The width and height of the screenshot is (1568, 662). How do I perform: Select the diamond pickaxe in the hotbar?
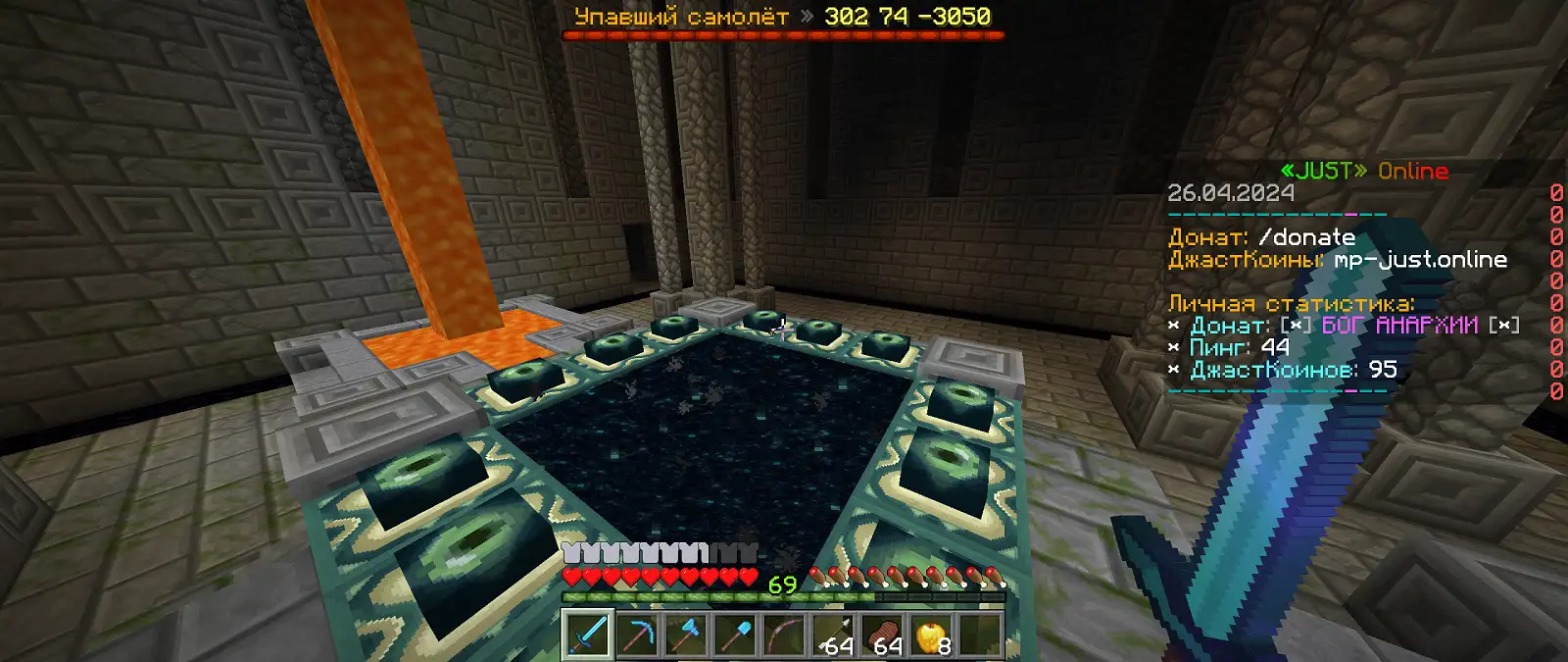[637, 634]
